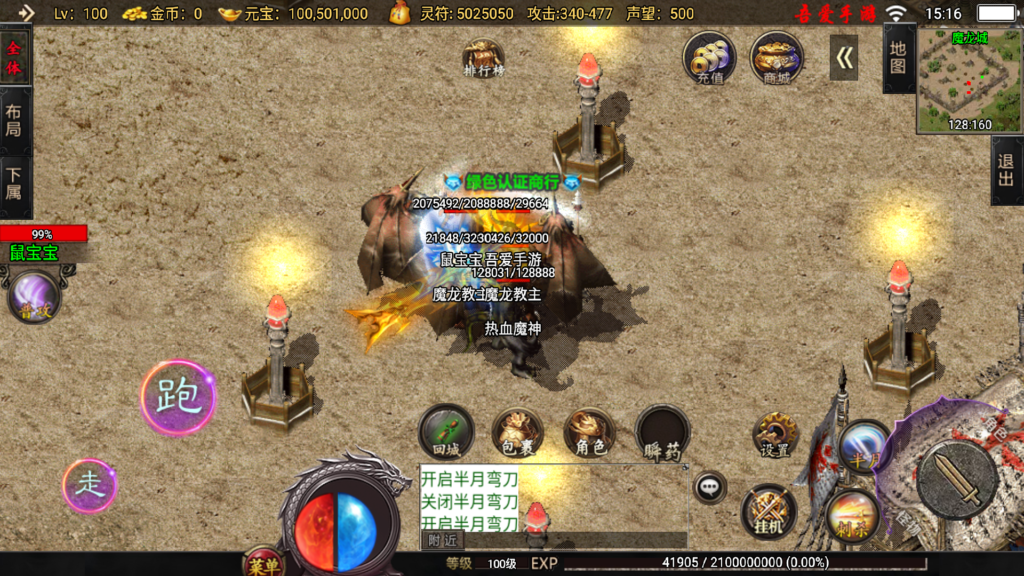Start auto-combat with the 挂机 button
1024x576 pixels.
click(x=768, y=511)
